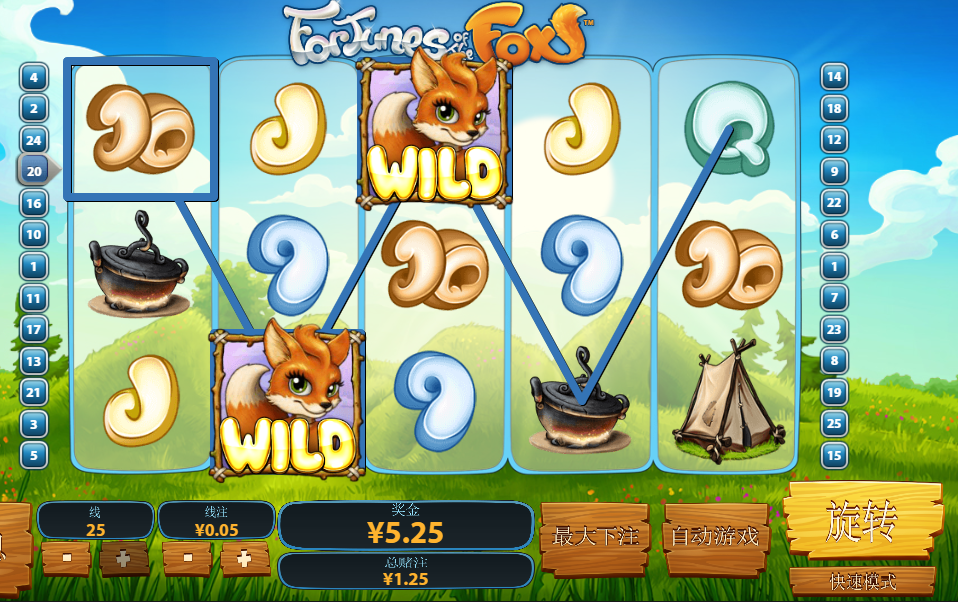Viewport: 958px width, 602px height.
Task: Place the maximum bet with 最大下注
Action: coord(595,537)
